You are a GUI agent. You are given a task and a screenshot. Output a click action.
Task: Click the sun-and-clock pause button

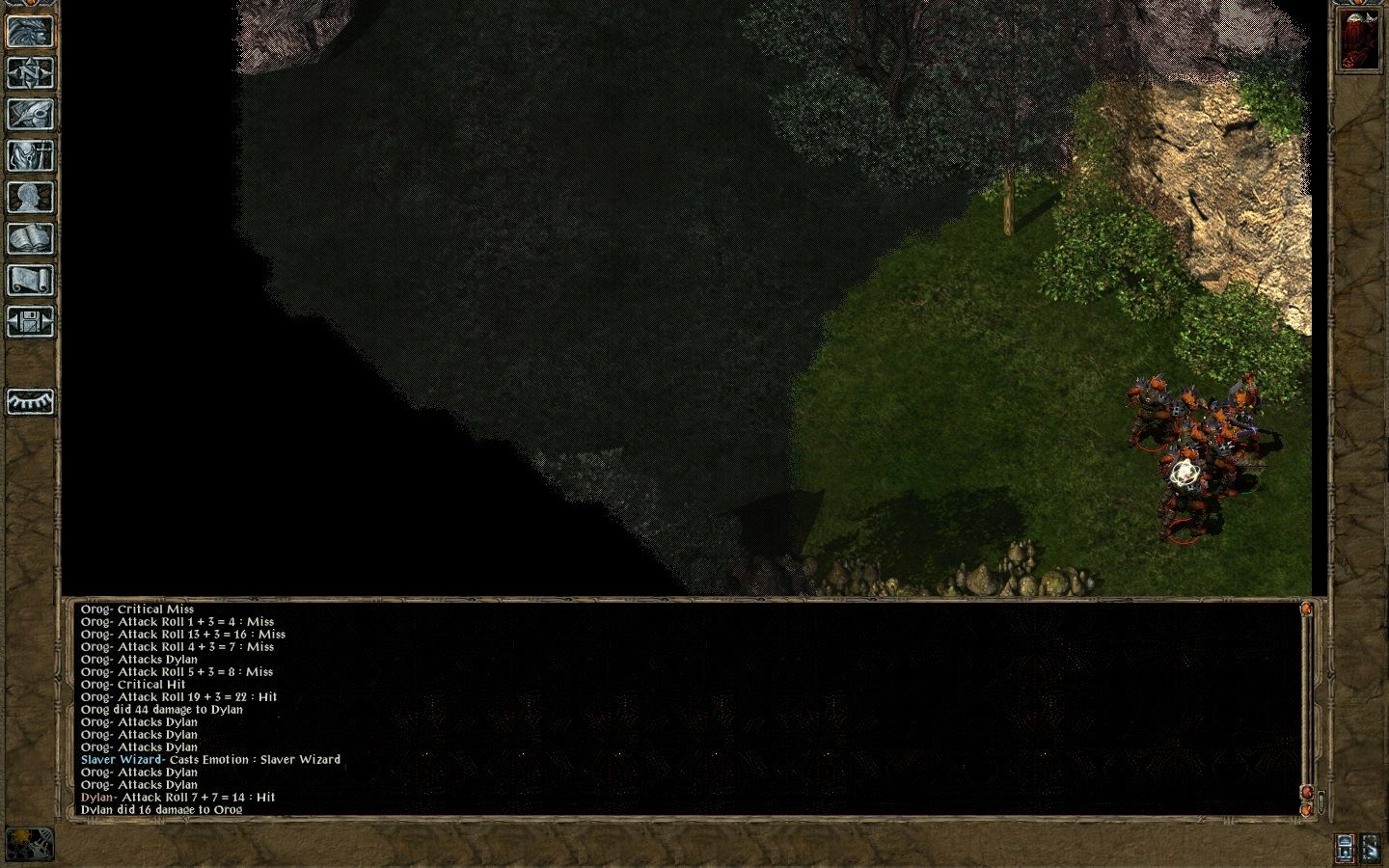[30, 844]
